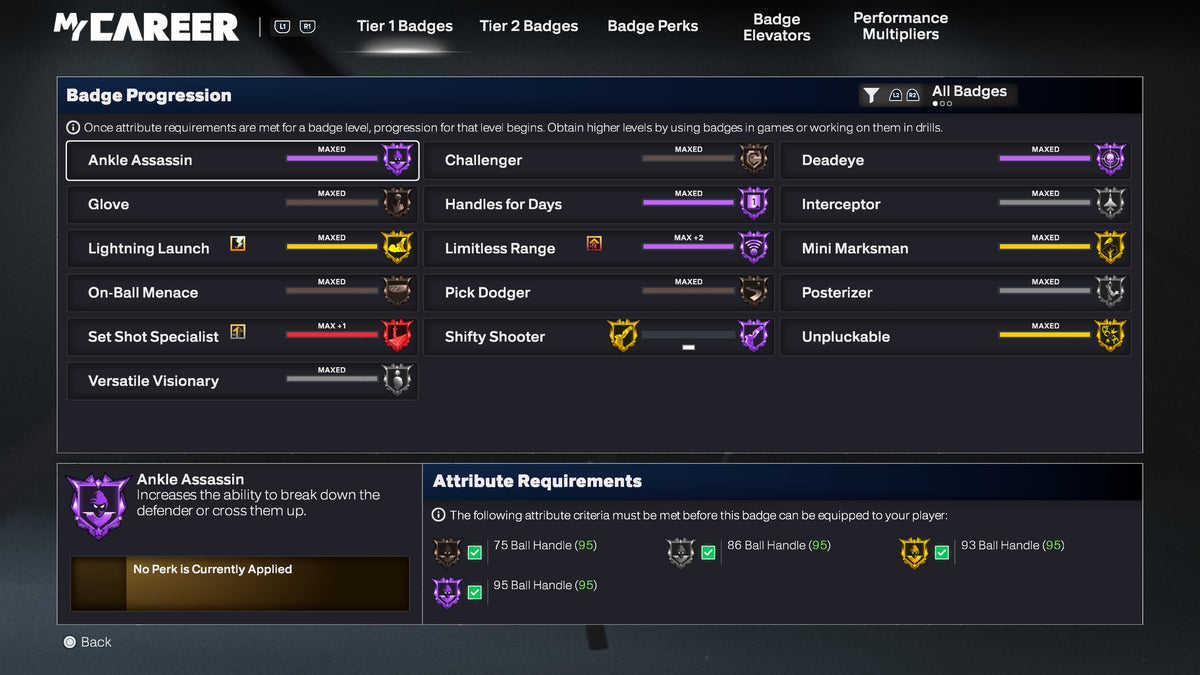Choose the Interceptor badge row
1200x675 pixels.
(955, 204)
